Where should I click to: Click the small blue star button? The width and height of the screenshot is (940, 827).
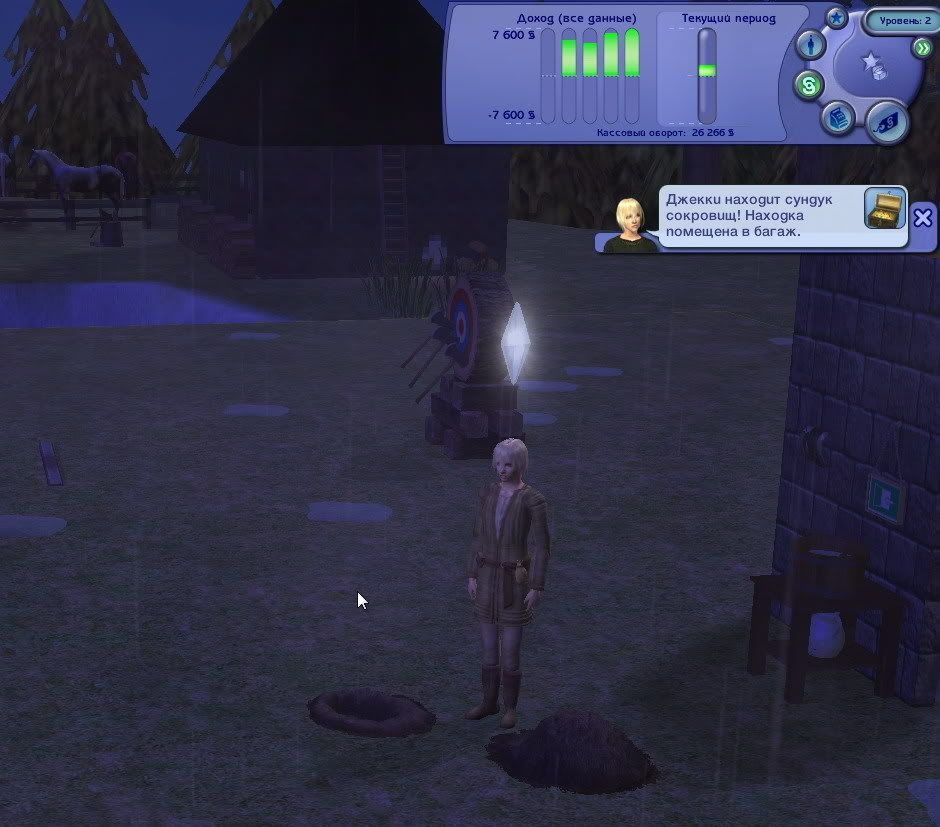(x=837, y=17)
